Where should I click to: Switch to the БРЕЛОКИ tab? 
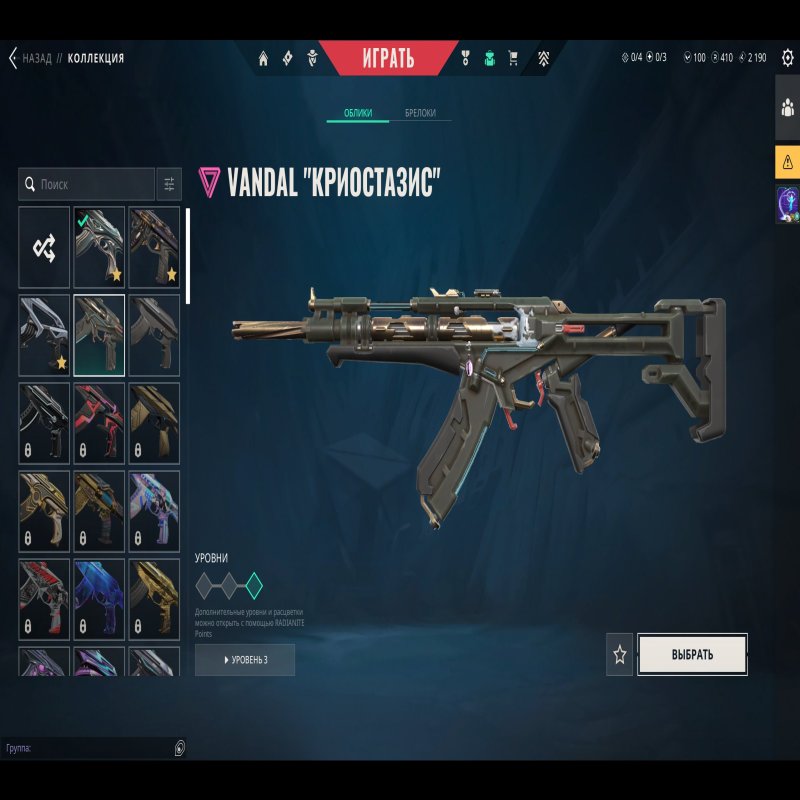[420, 114]
